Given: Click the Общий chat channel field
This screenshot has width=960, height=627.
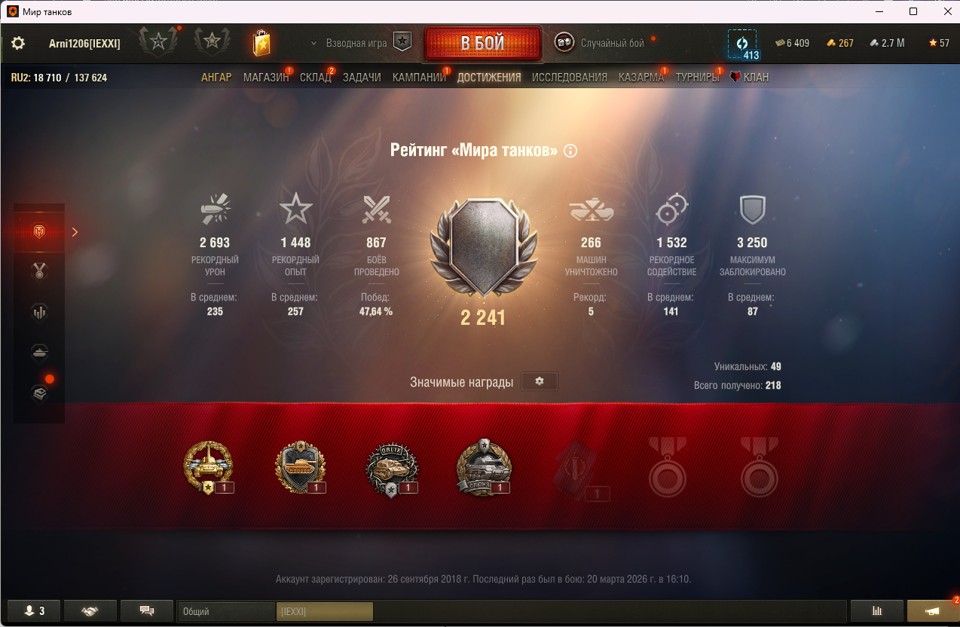Looking at the screenshot, I should (225, 611).
